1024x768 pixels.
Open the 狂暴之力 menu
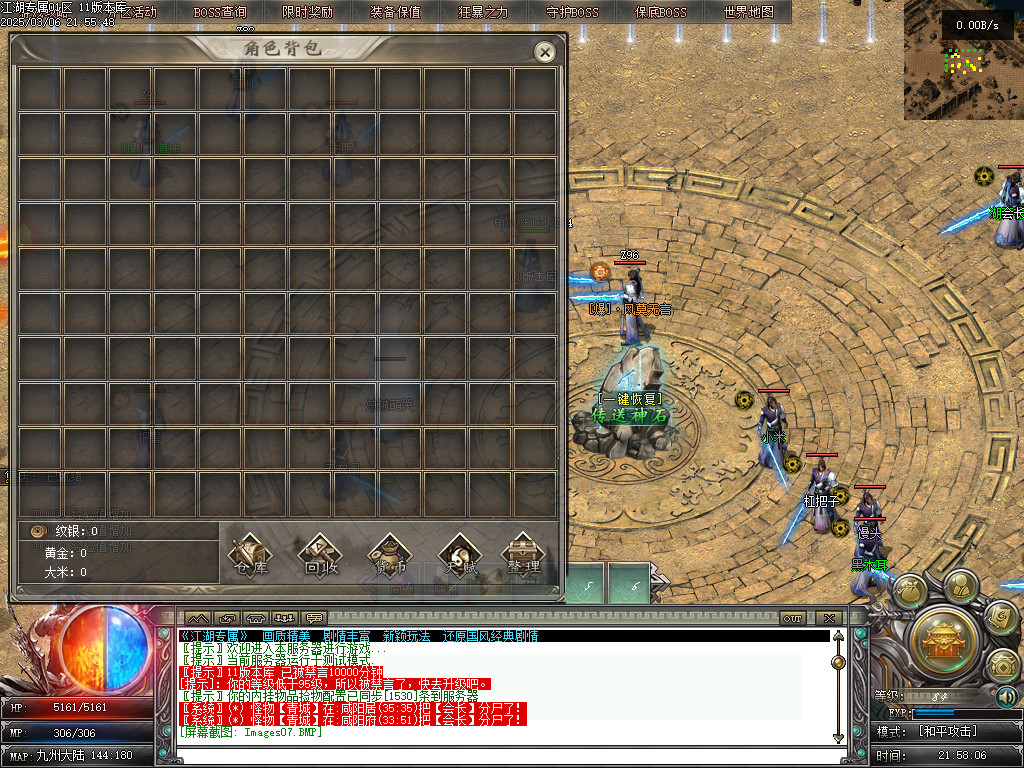483,12
